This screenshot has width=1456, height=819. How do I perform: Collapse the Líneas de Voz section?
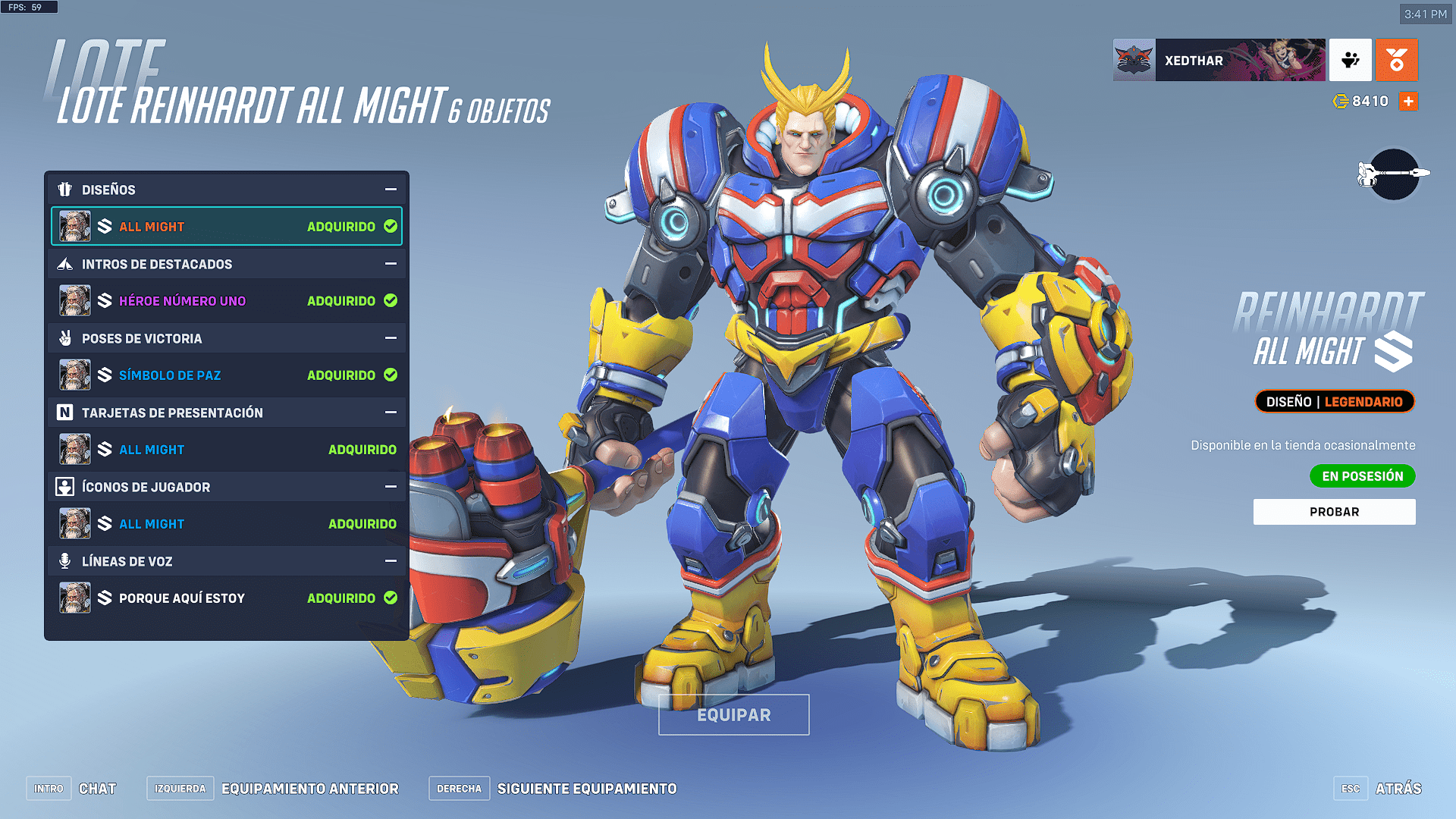[x=391, y=561]
